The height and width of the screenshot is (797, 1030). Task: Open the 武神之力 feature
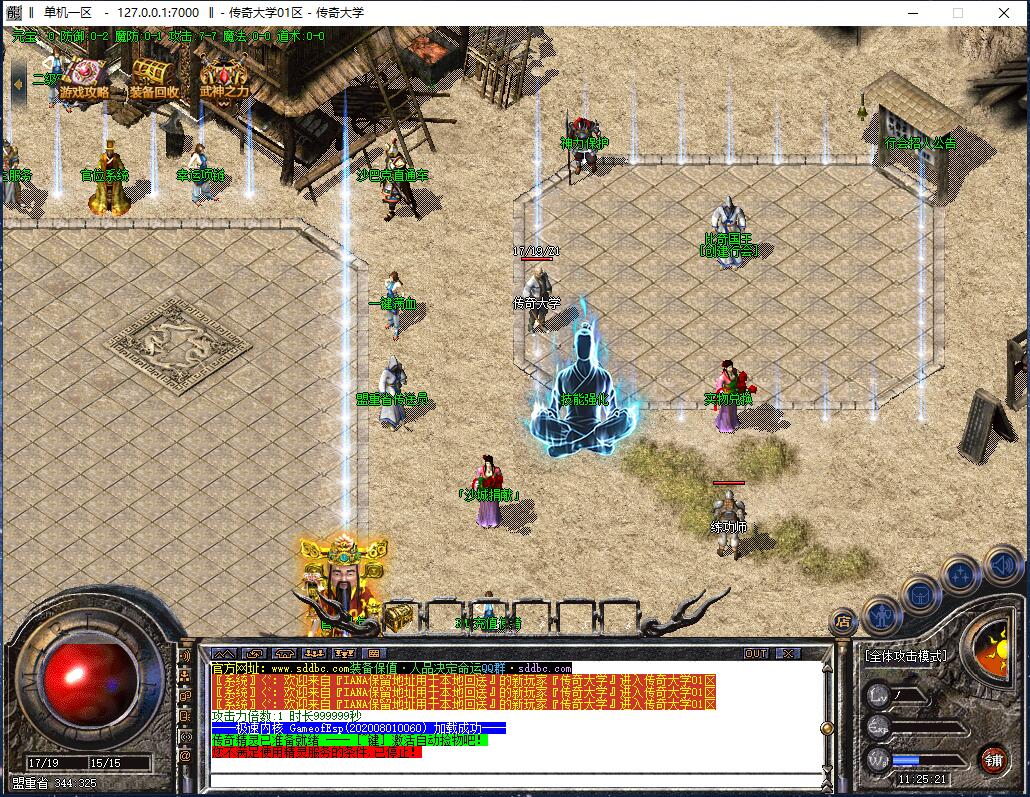[224, 80]
